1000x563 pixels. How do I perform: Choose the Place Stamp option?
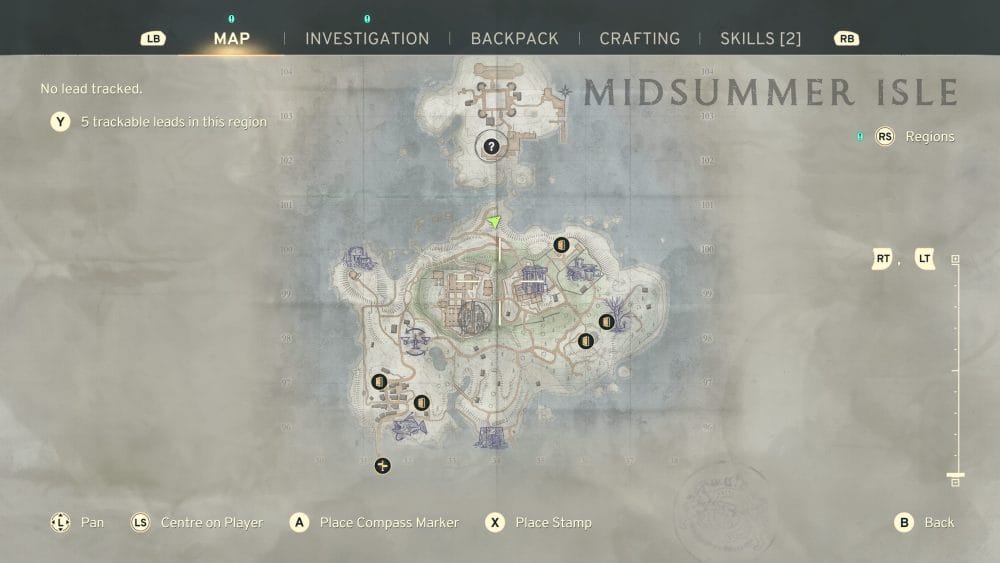540,522
